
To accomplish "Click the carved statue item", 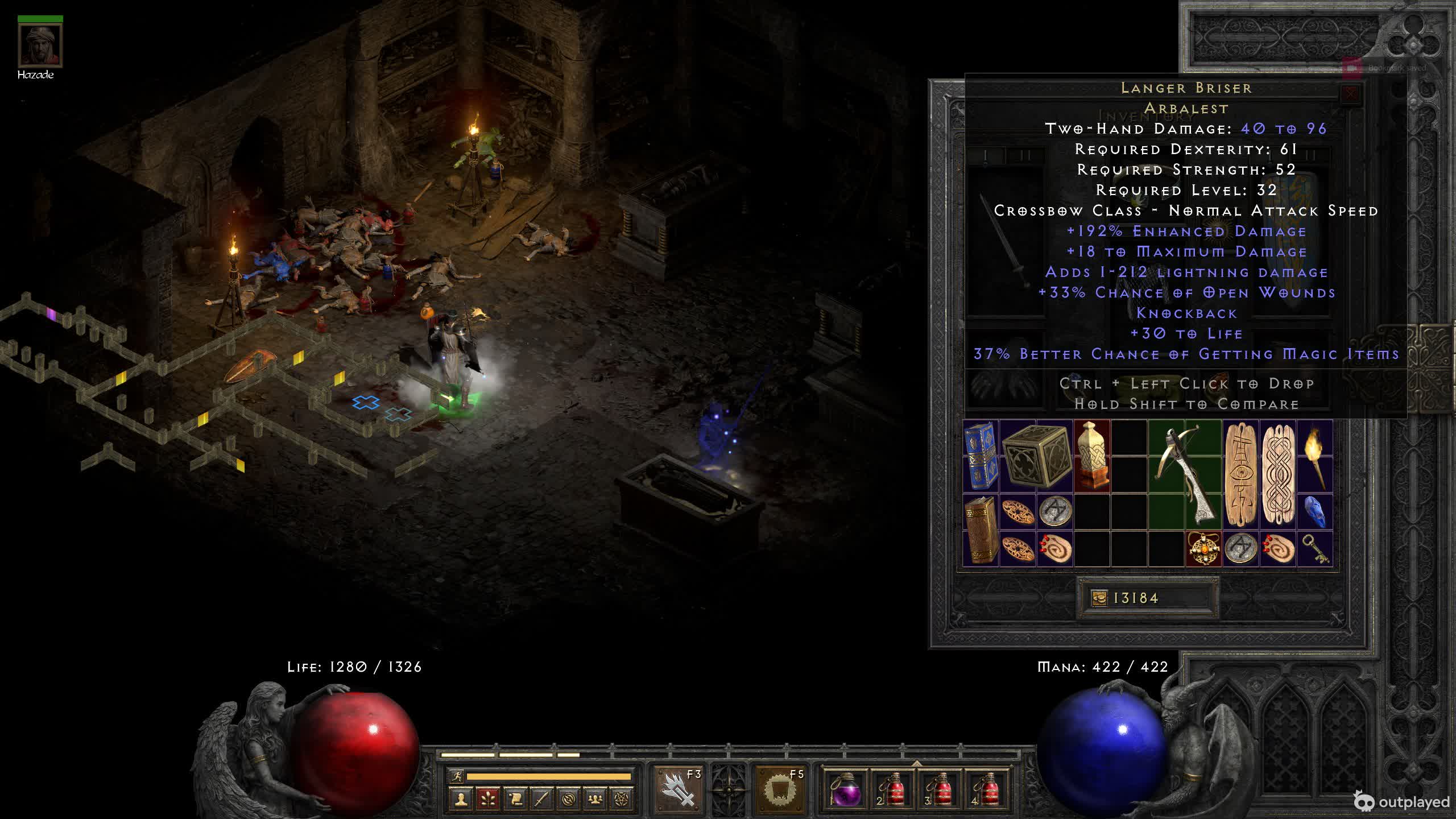I will tap(1091, 456).
